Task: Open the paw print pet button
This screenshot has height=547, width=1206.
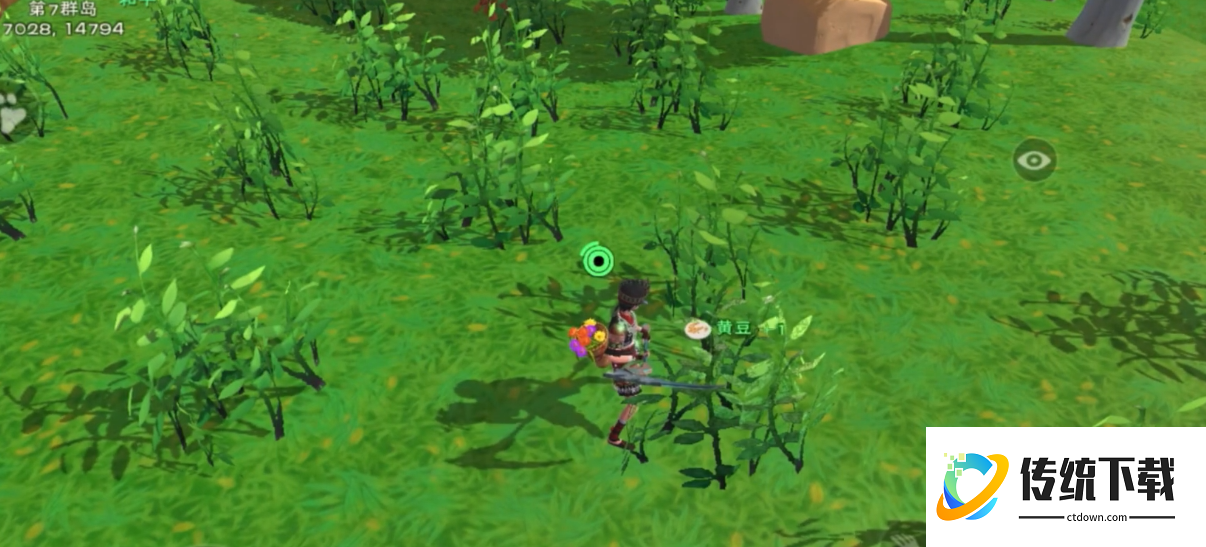Action: point(12,117)
